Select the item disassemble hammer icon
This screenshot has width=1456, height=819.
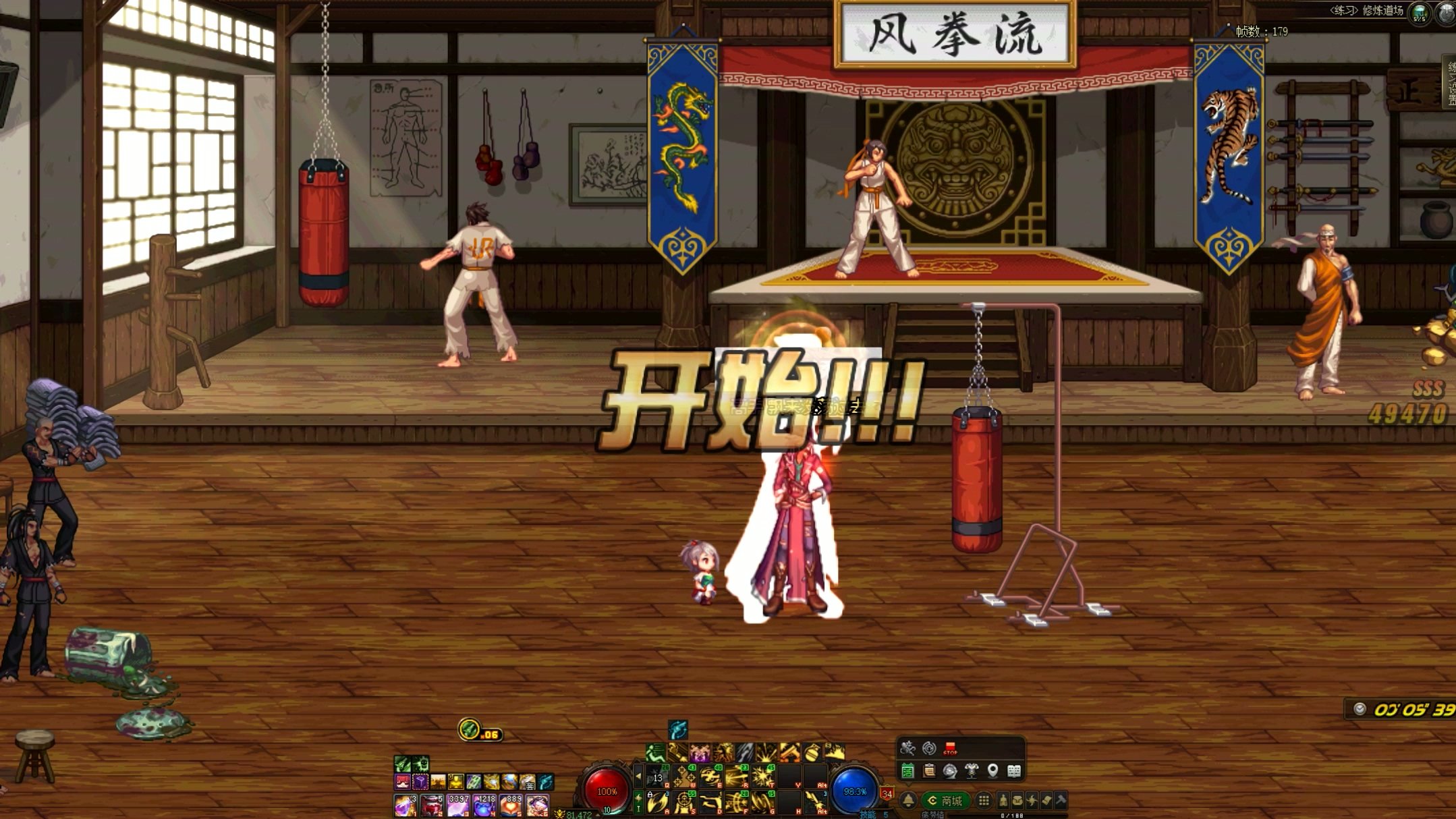point(1060,802)
